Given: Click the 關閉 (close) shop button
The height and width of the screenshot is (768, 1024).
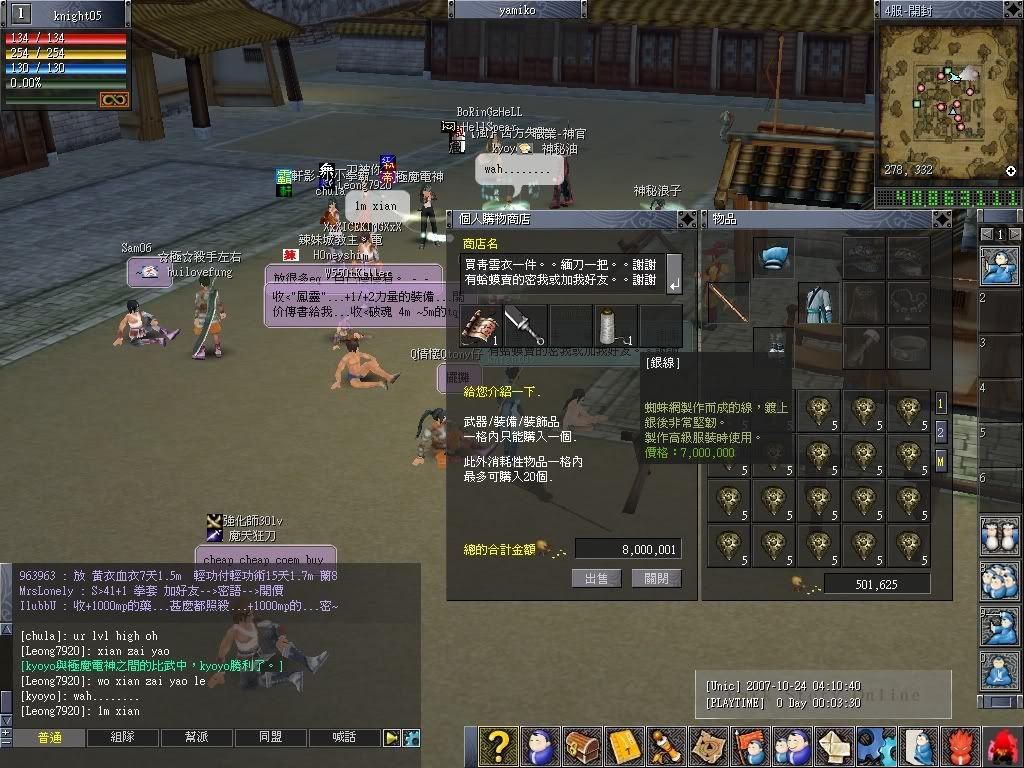Looking at the screenshot, I should [x=656, y=578].
